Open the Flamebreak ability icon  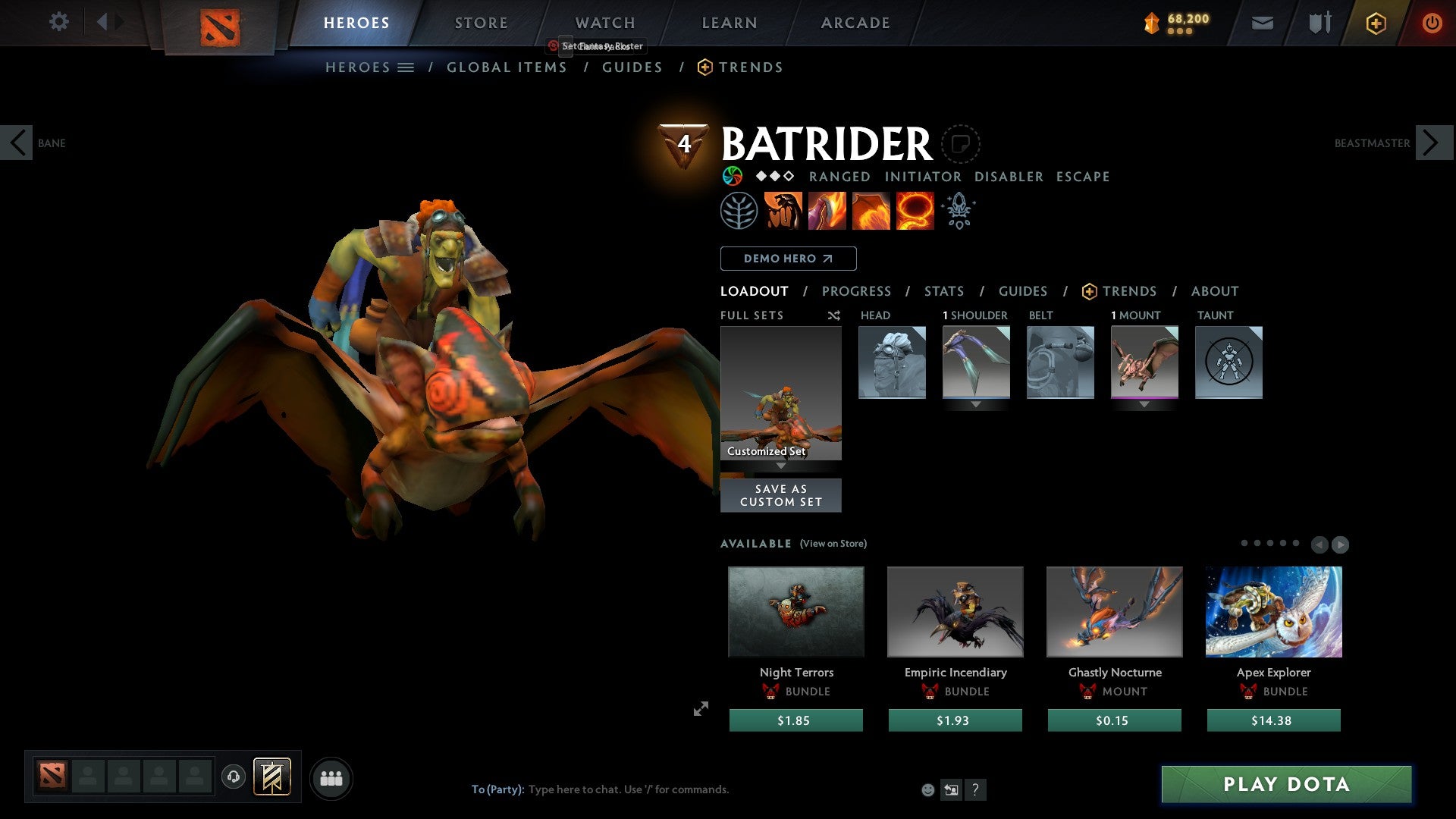point(828,210)
